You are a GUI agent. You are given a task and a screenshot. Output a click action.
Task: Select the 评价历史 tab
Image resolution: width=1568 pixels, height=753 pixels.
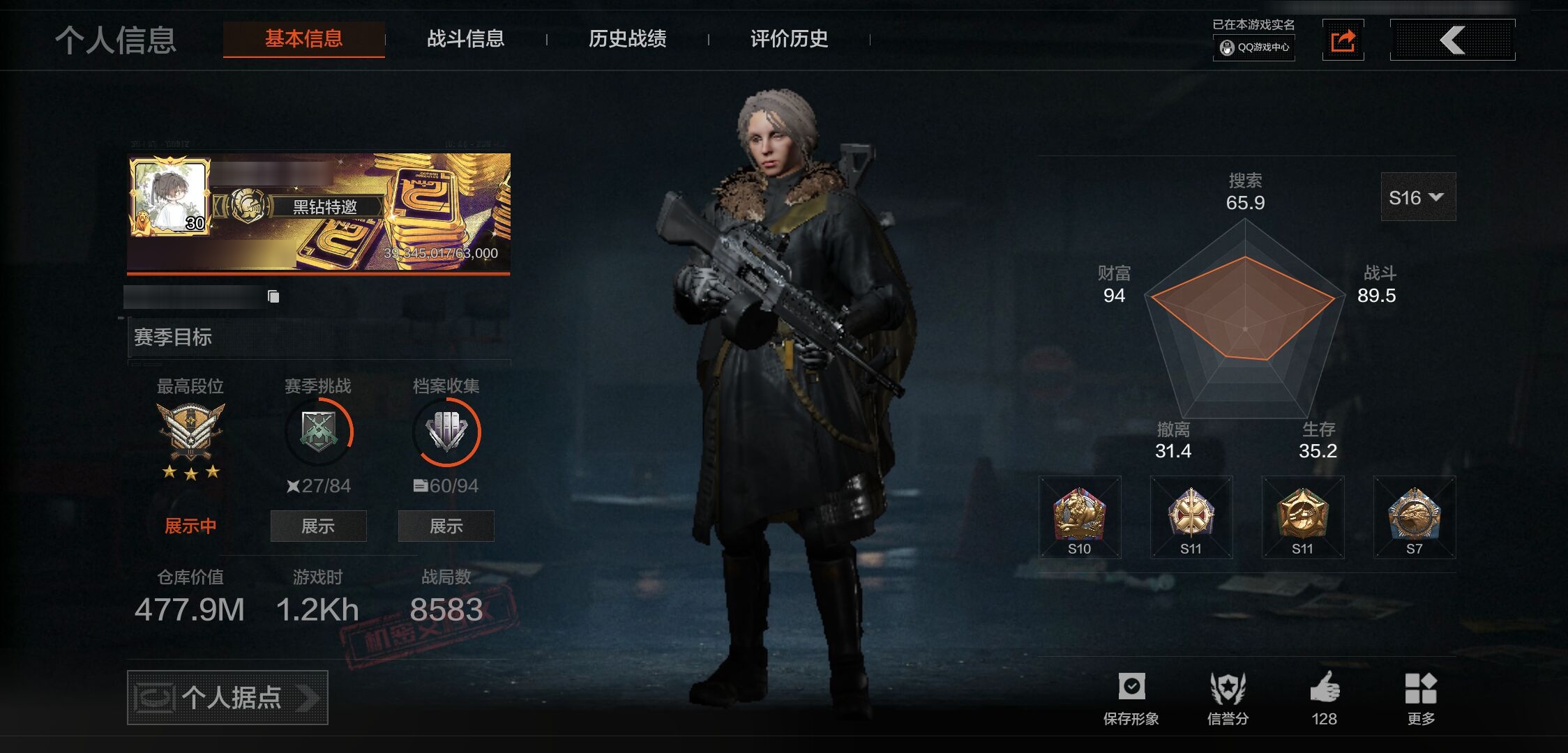789,39
